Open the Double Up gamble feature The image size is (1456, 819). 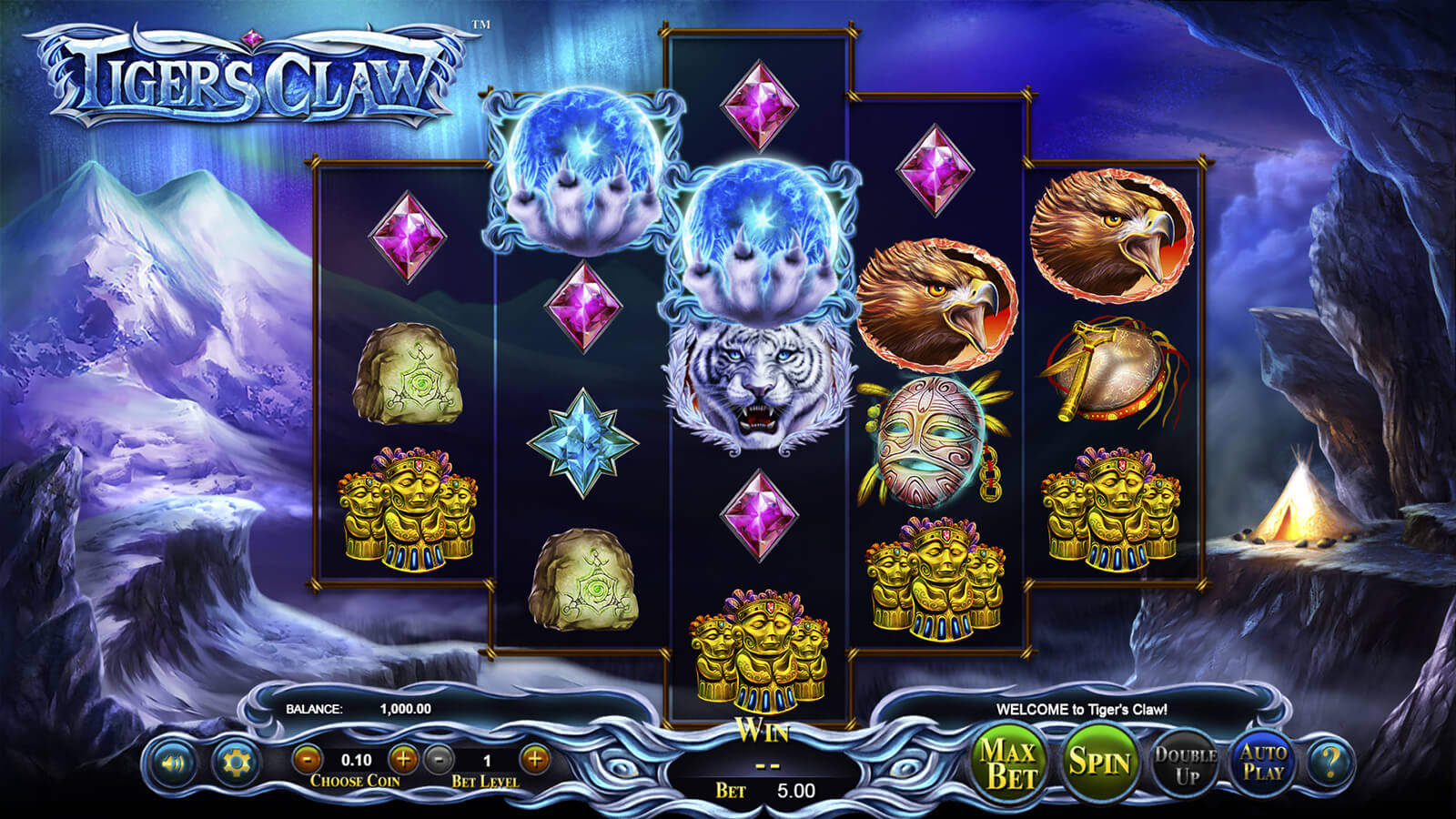1186,764
